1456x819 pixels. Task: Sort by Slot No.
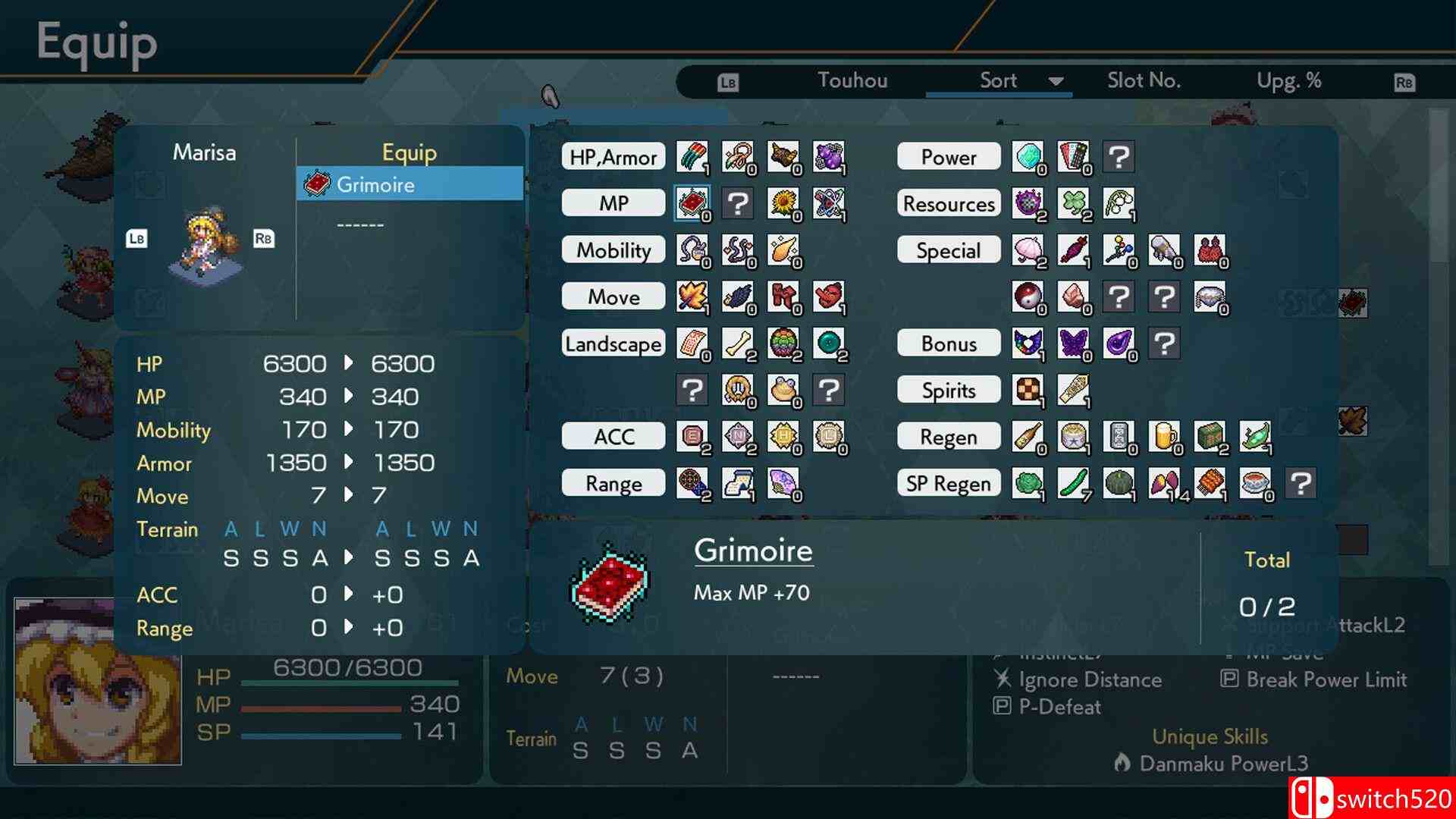click(1144, 80)
